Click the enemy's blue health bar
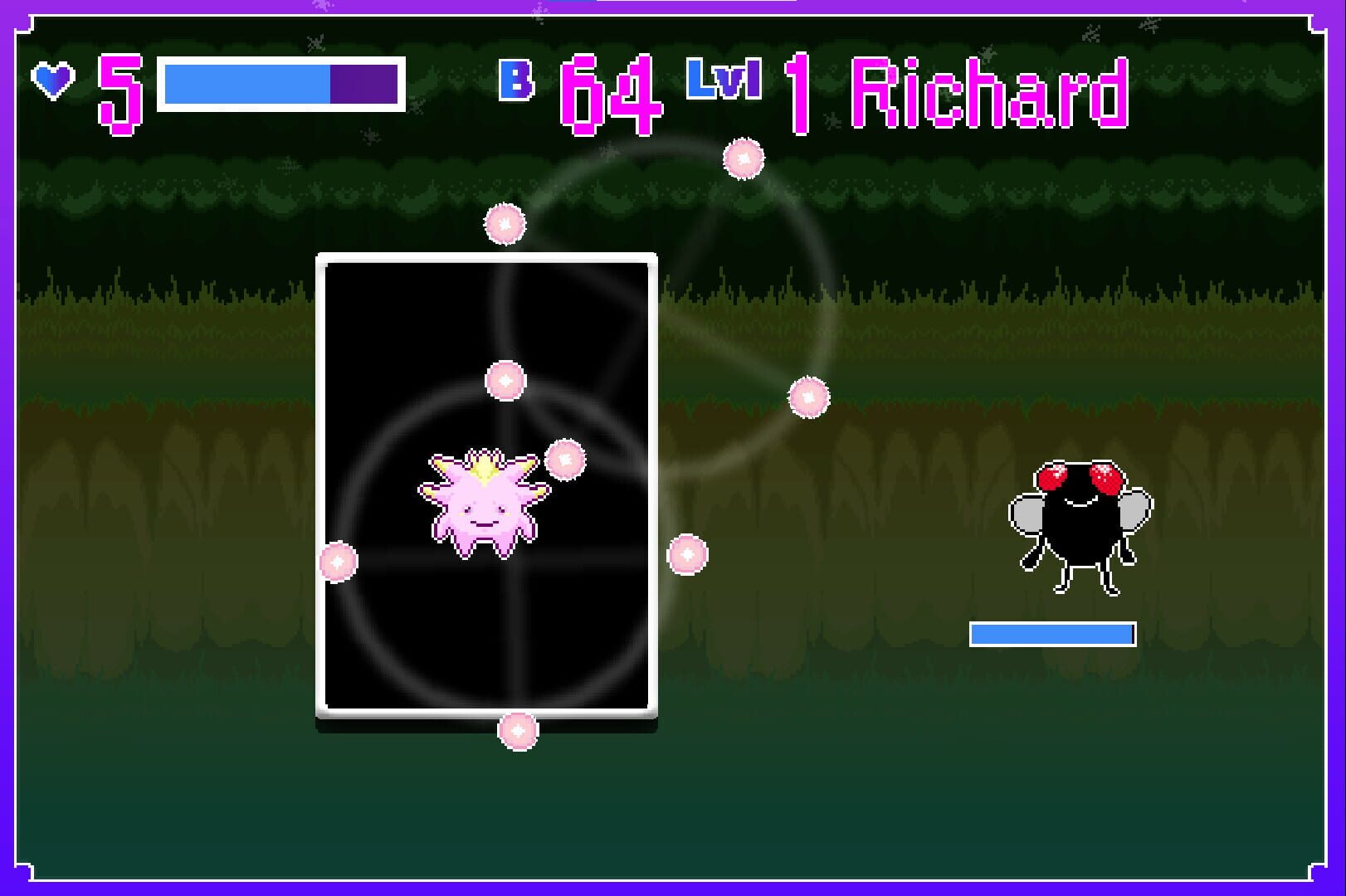Screen dimensions: 1346x896 [x=1051, y=633]
